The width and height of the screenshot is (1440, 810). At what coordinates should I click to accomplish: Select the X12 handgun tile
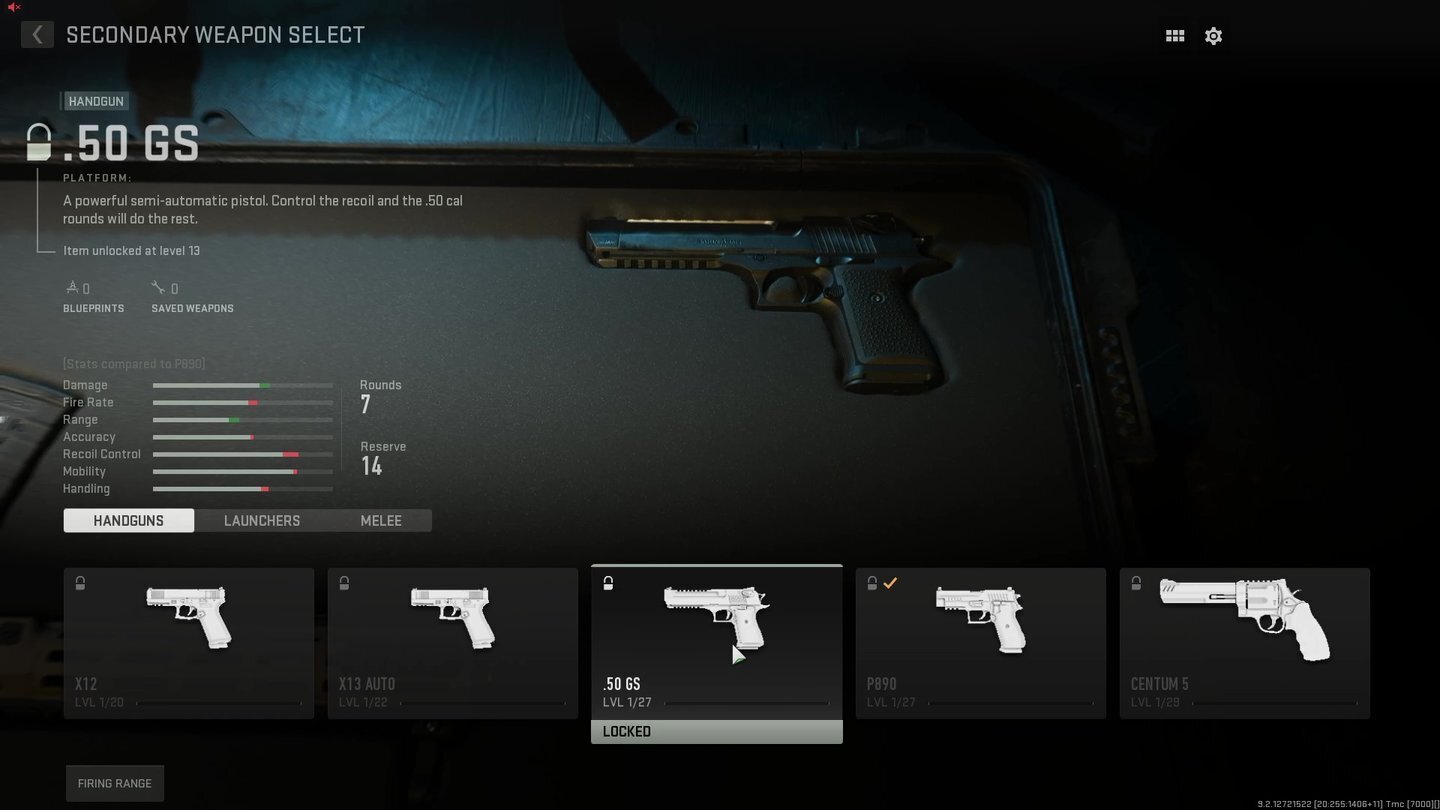coord(189,642)
